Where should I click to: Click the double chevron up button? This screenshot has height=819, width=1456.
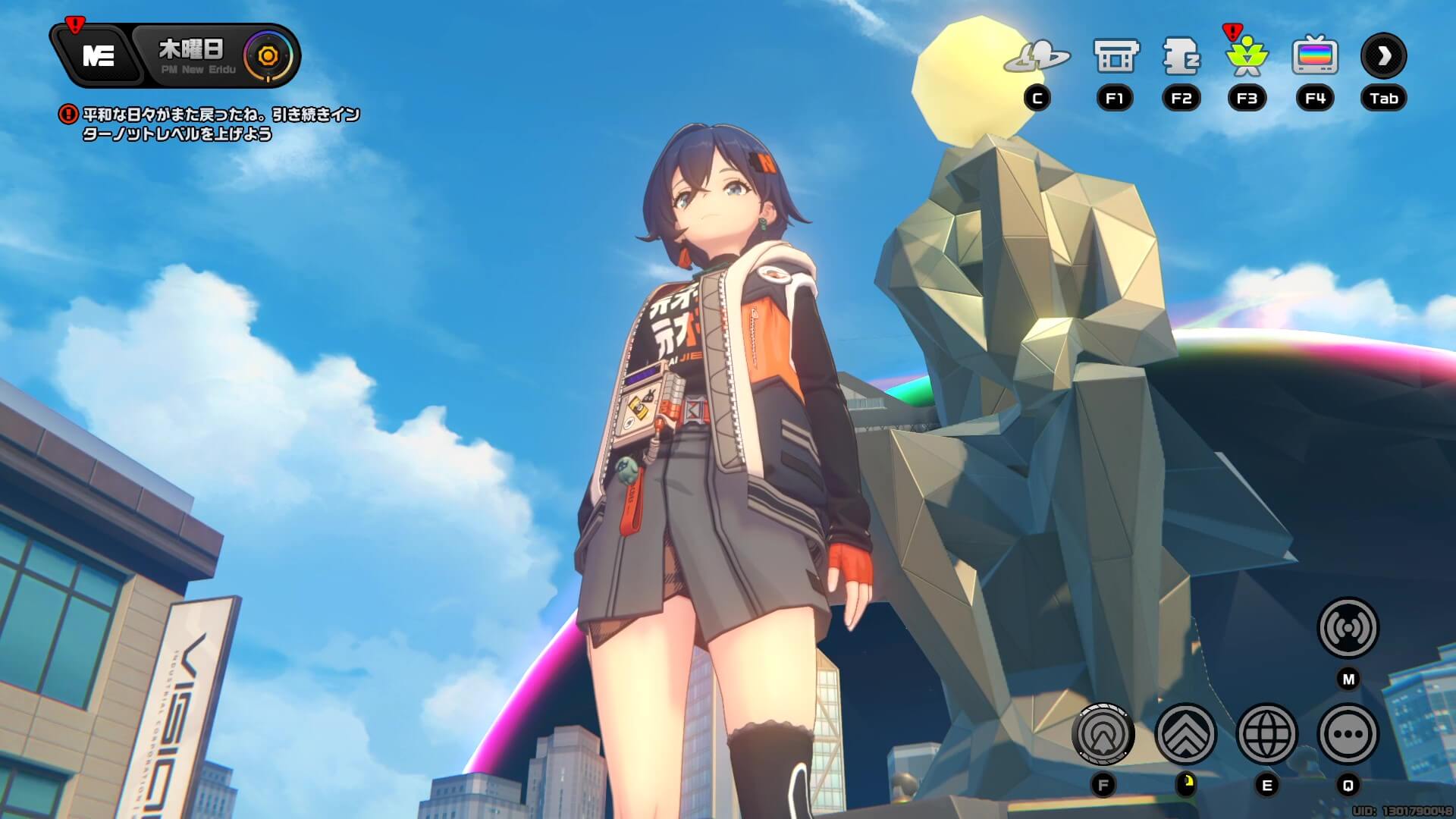click(1185, 734)
